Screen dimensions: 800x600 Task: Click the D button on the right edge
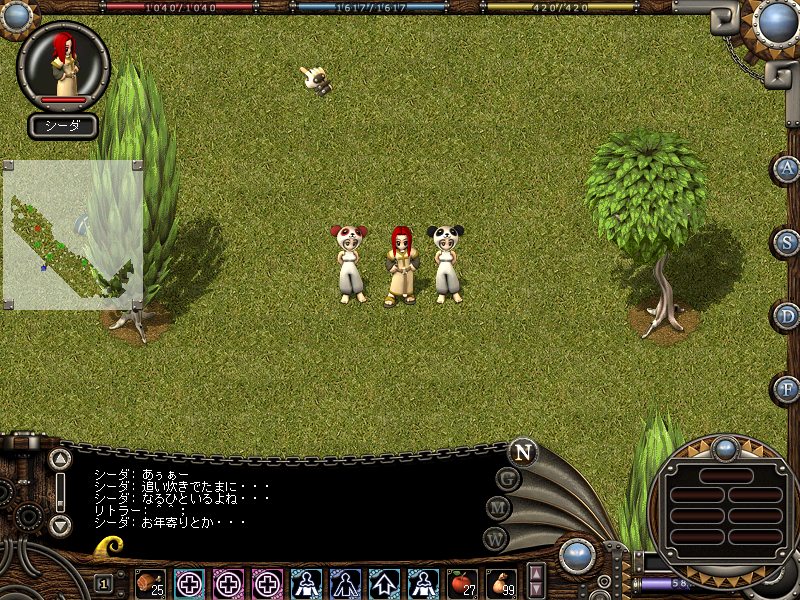pos(788,316)
